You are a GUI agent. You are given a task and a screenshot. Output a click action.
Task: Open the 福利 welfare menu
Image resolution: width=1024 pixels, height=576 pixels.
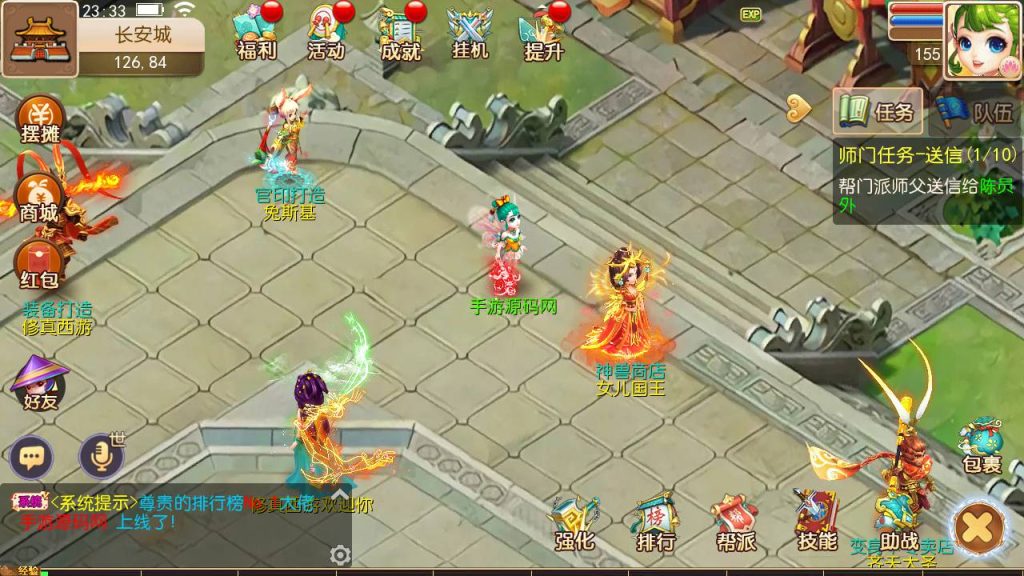pyautogui.click(x=255, y=33)
